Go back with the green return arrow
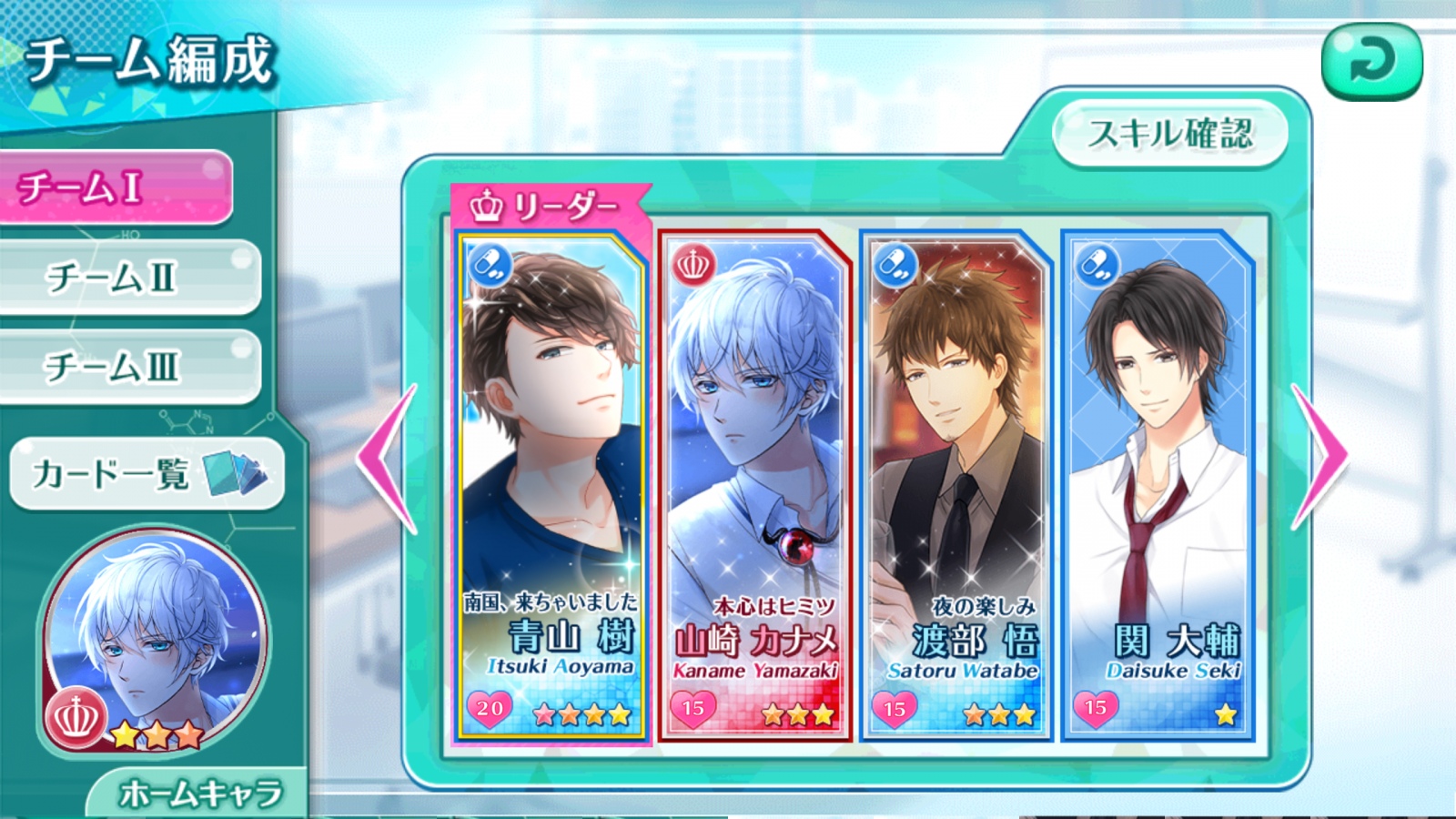 (x=1371, y=61)
